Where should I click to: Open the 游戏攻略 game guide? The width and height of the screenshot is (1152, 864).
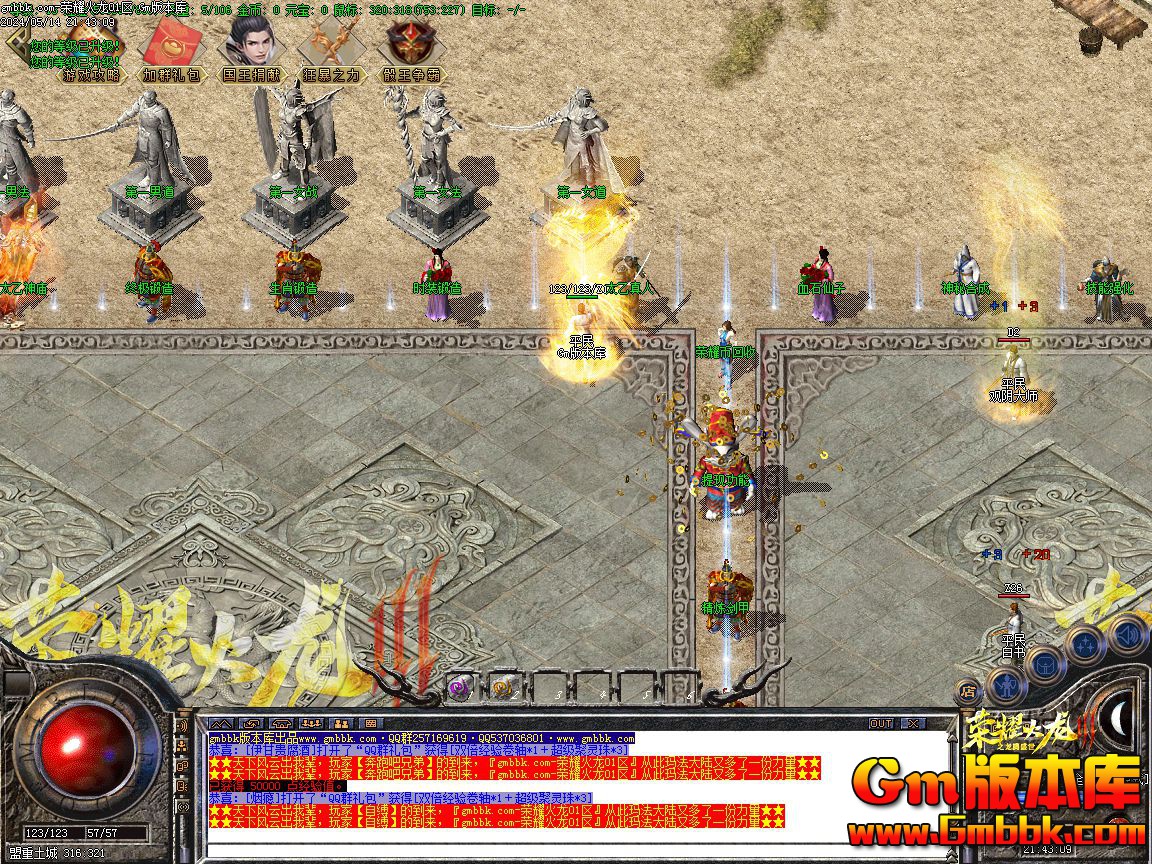coord(92,74)
